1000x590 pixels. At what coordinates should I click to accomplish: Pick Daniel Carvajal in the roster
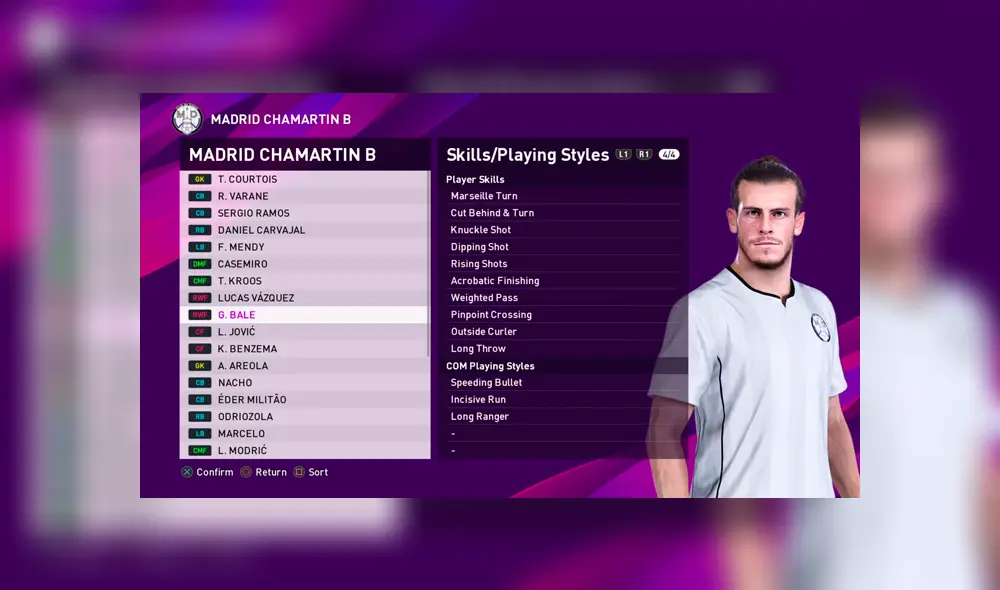point(304,230)
